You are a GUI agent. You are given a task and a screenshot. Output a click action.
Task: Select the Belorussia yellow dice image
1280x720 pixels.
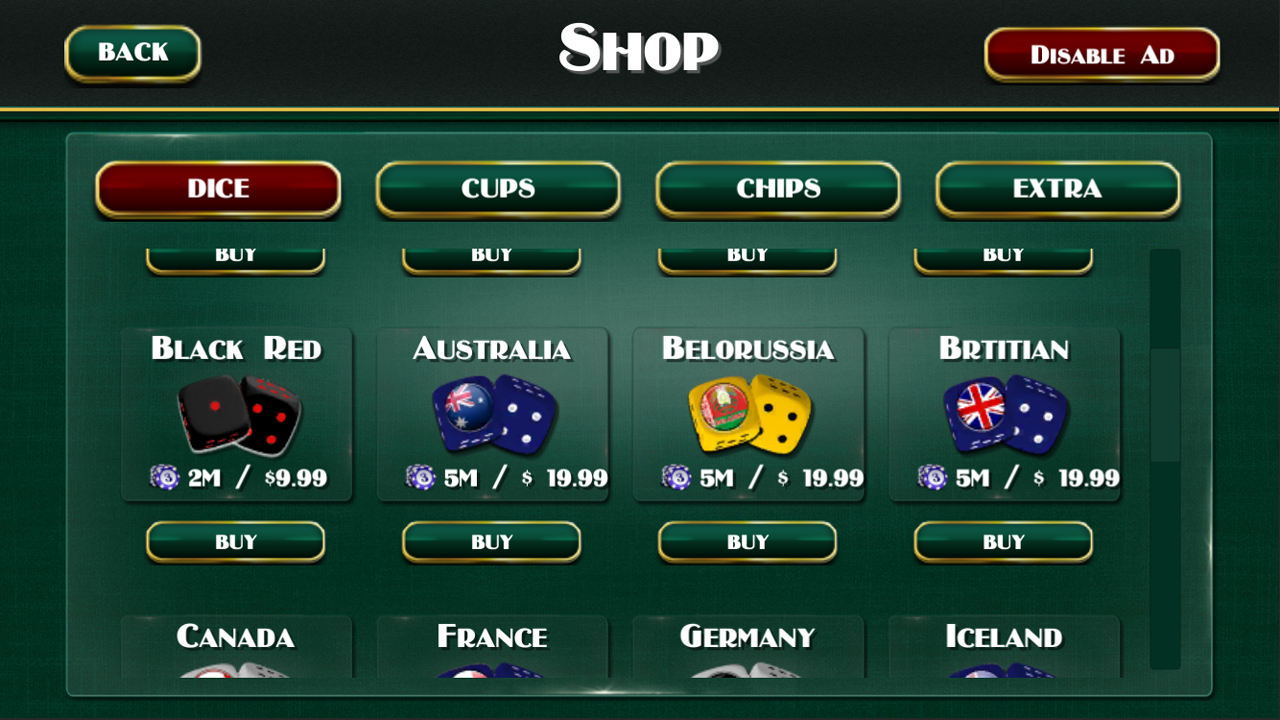(x=748, y=413)
